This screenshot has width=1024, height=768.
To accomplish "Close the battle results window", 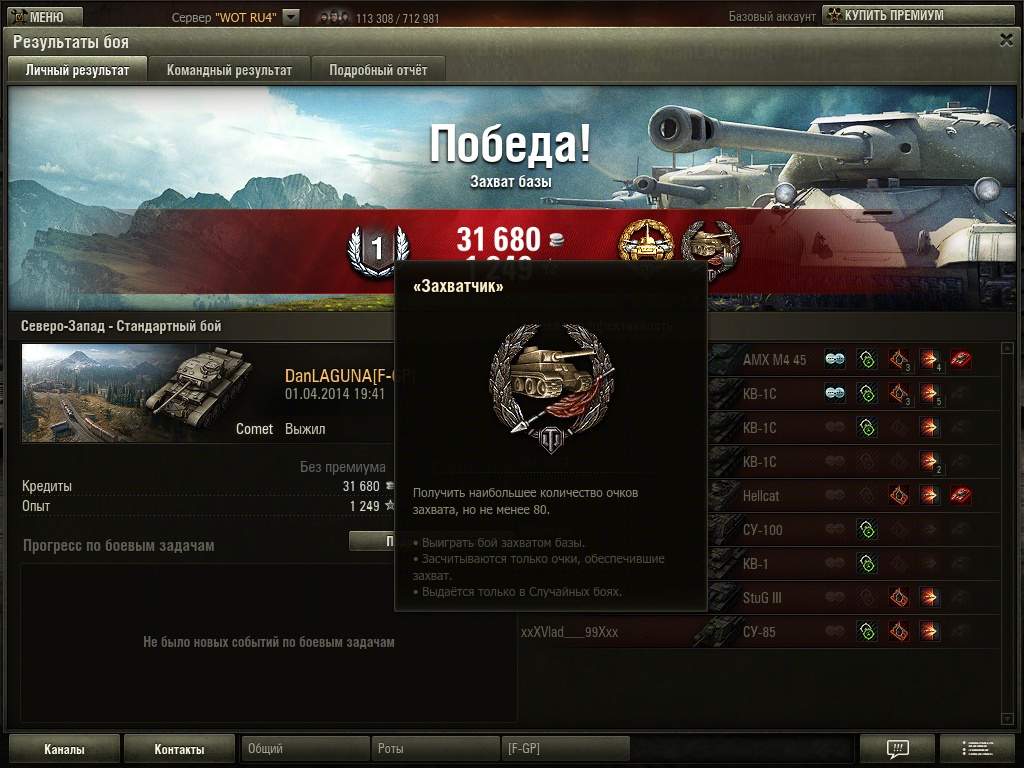I will point(1006,40).
